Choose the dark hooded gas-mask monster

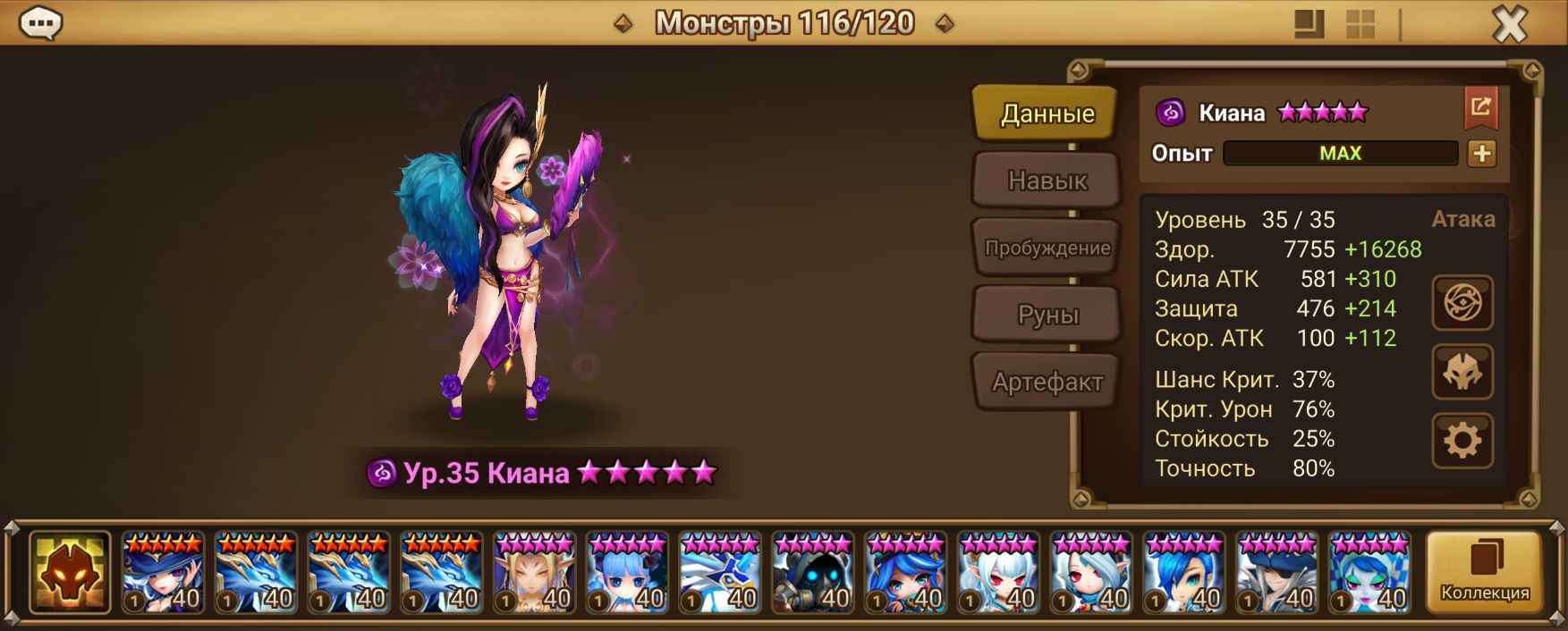[812, 573]
